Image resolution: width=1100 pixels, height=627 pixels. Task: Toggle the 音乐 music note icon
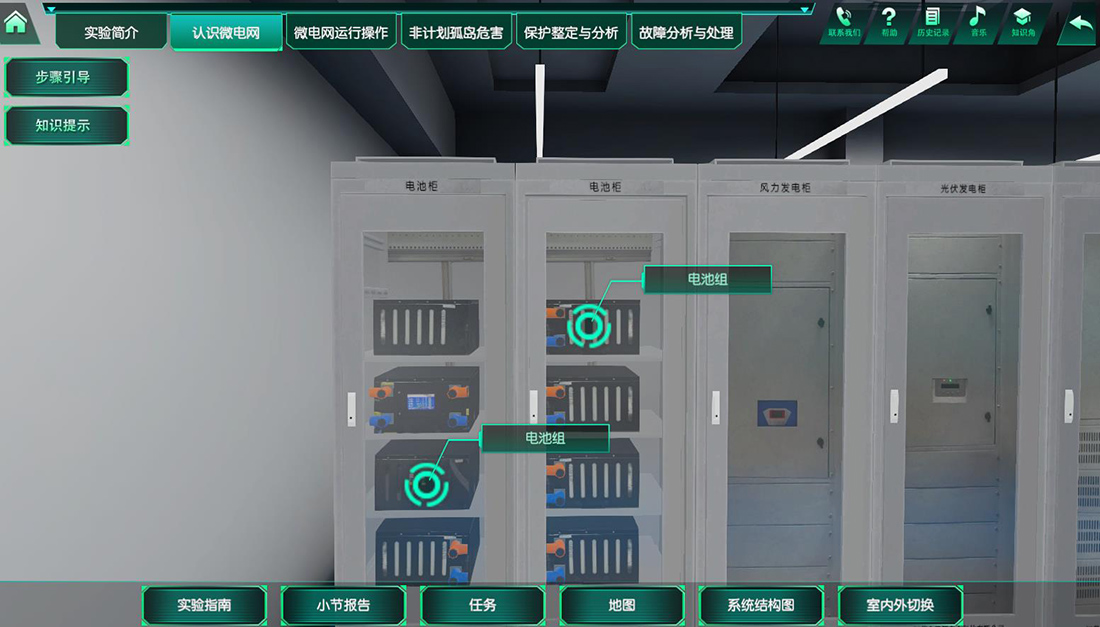click(x=977, y=21)
